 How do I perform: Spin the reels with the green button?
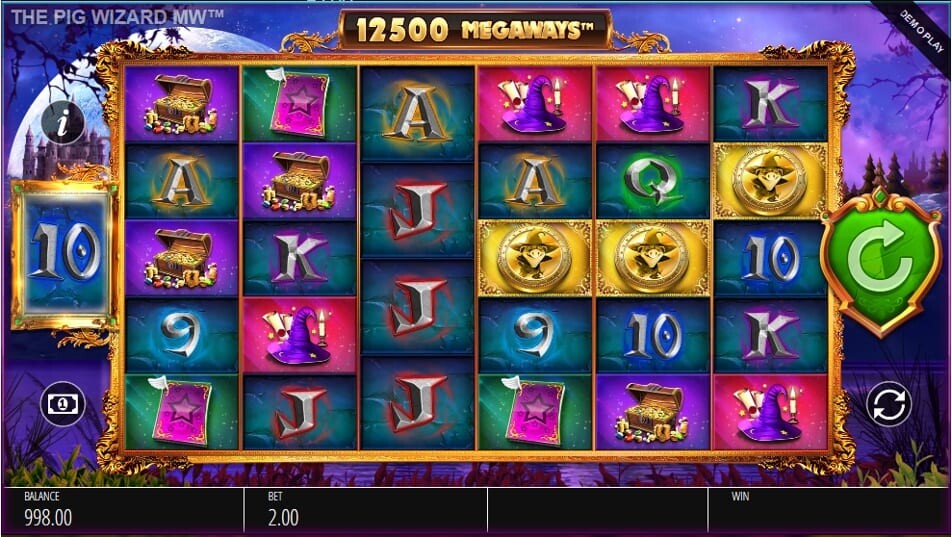pyautogui.click(x=879, y=264)
